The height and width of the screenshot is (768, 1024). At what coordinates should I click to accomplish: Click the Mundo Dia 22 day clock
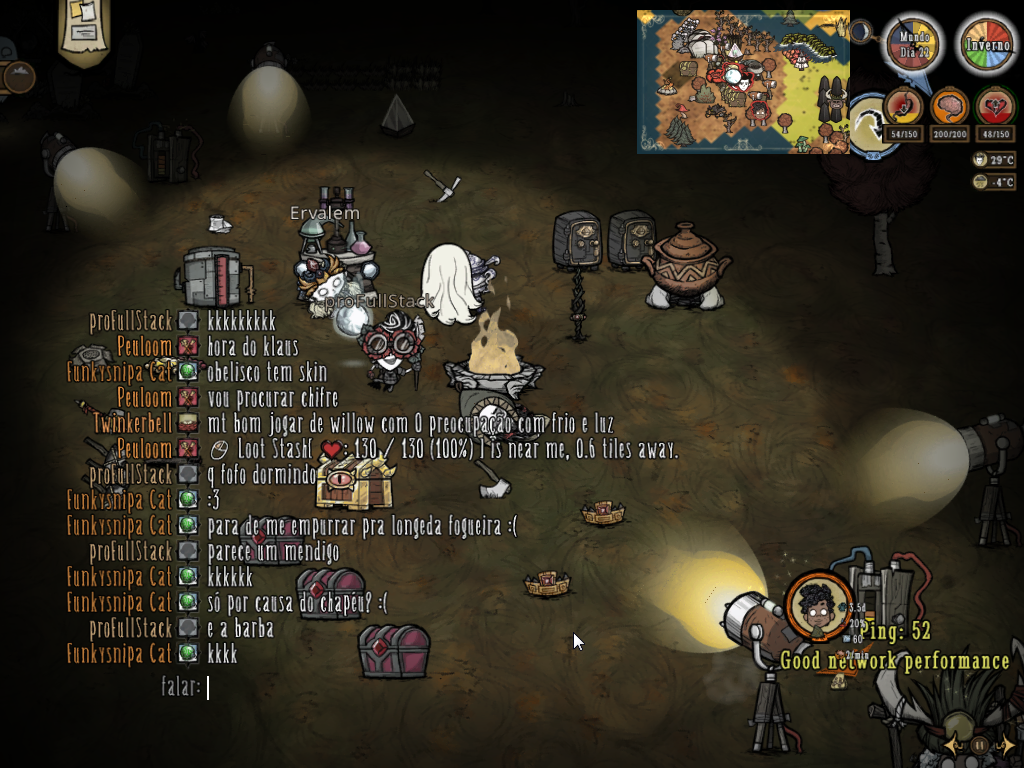(x=914, y=44)
